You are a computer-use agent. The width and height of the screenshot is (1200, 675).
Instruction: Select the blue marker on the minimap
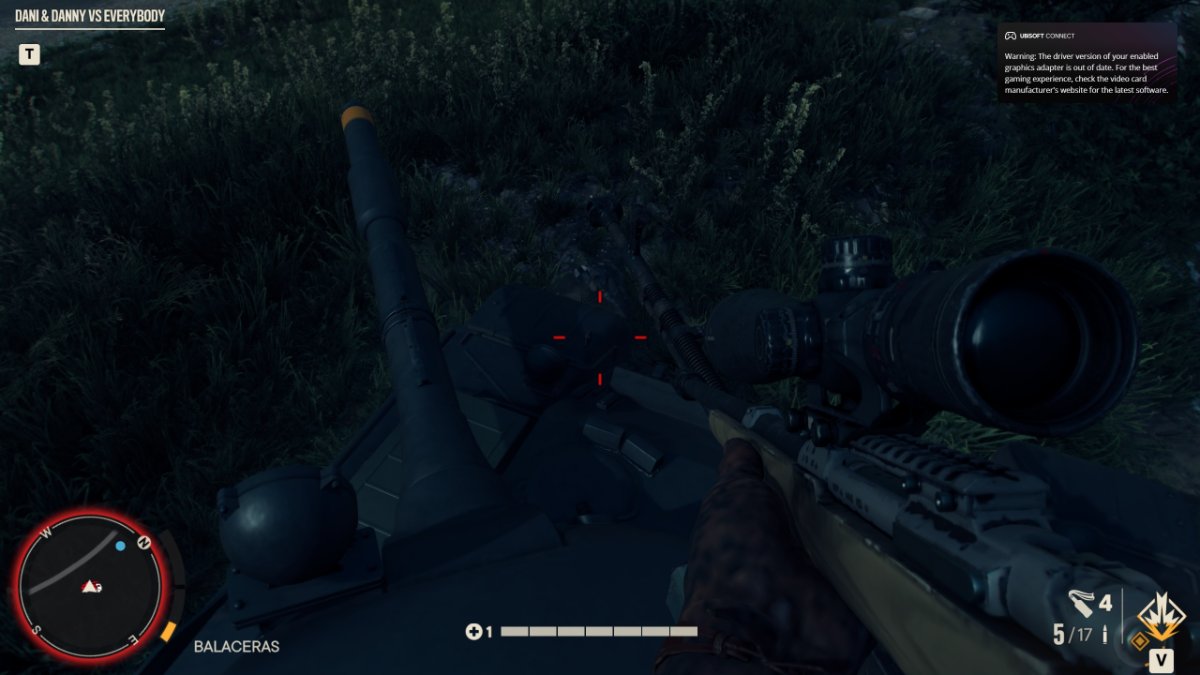[121, 546]
